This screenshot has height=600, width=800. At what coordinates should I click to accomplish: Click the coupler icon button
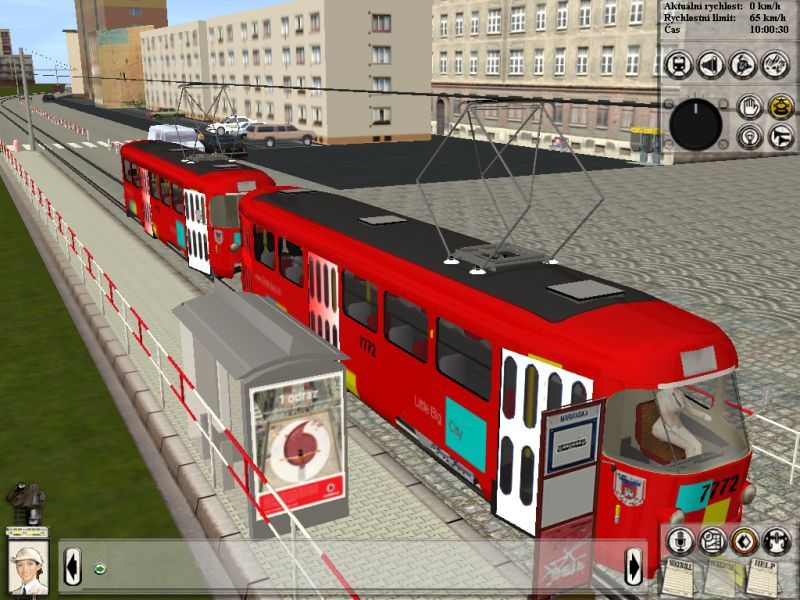(x=776, y=541)
